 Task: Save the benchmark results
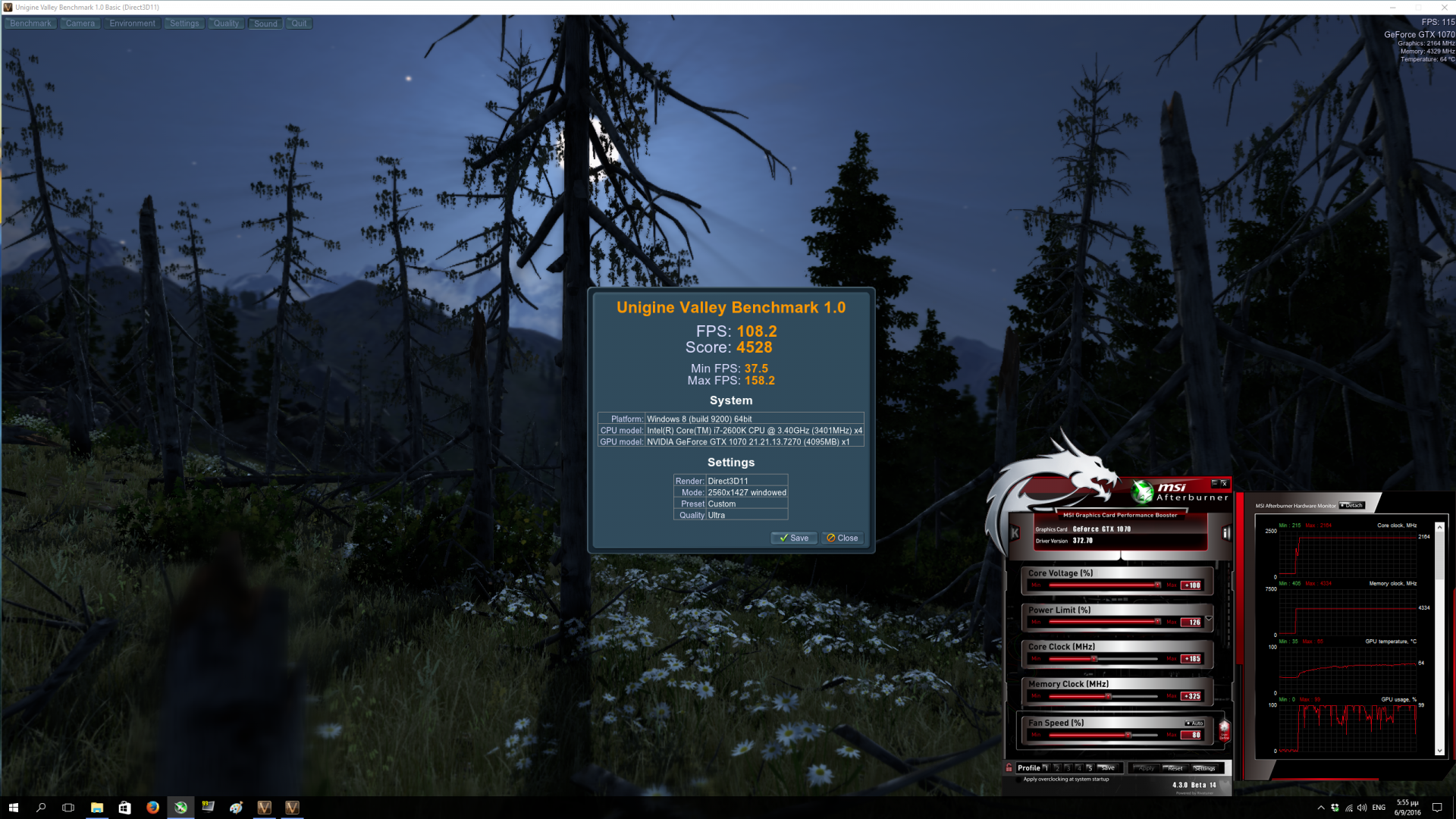(x=794, y=538)
